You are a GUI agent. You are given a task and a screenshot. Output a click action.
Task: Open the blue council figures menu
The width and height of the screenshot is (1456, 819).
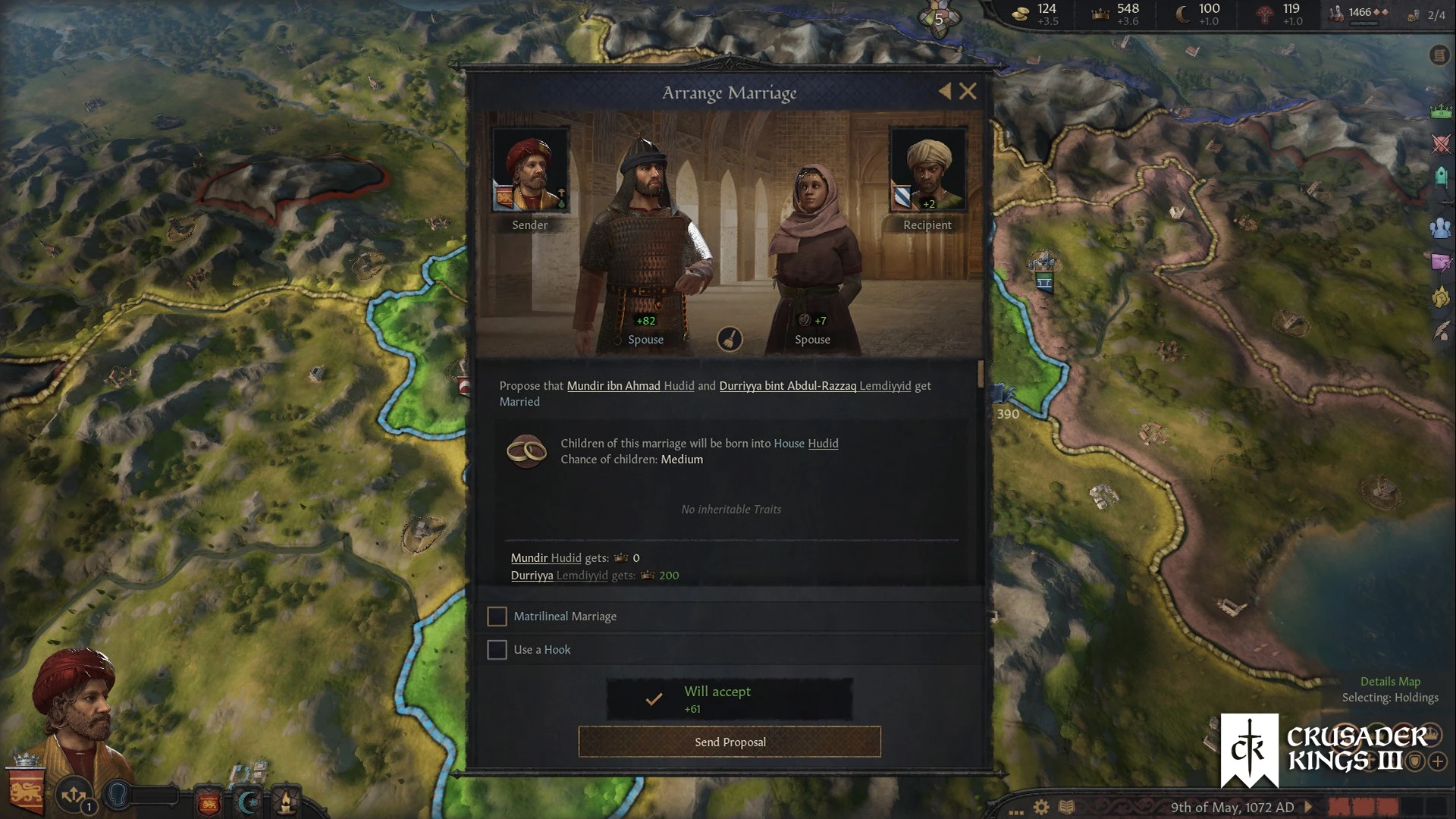[1441, 227]
